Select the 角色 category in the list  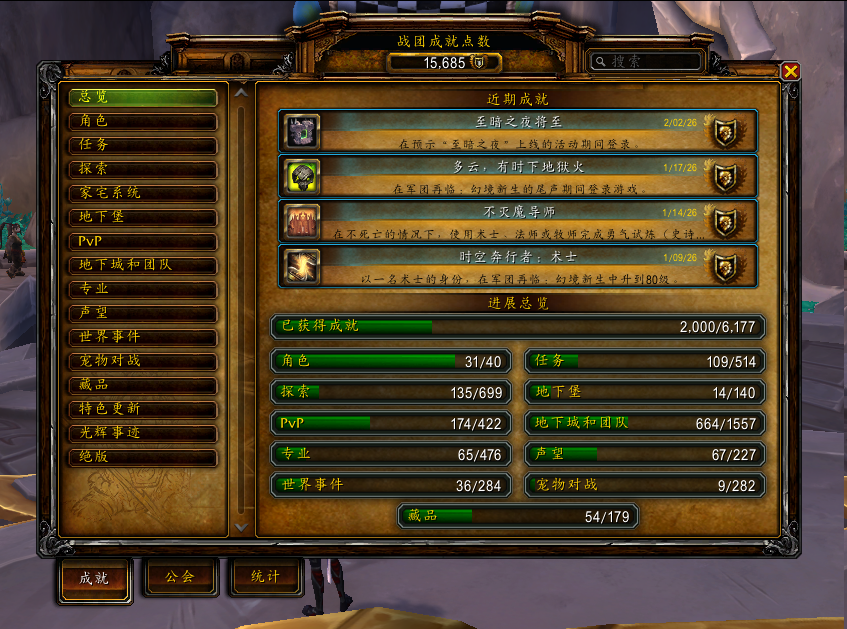143,121
